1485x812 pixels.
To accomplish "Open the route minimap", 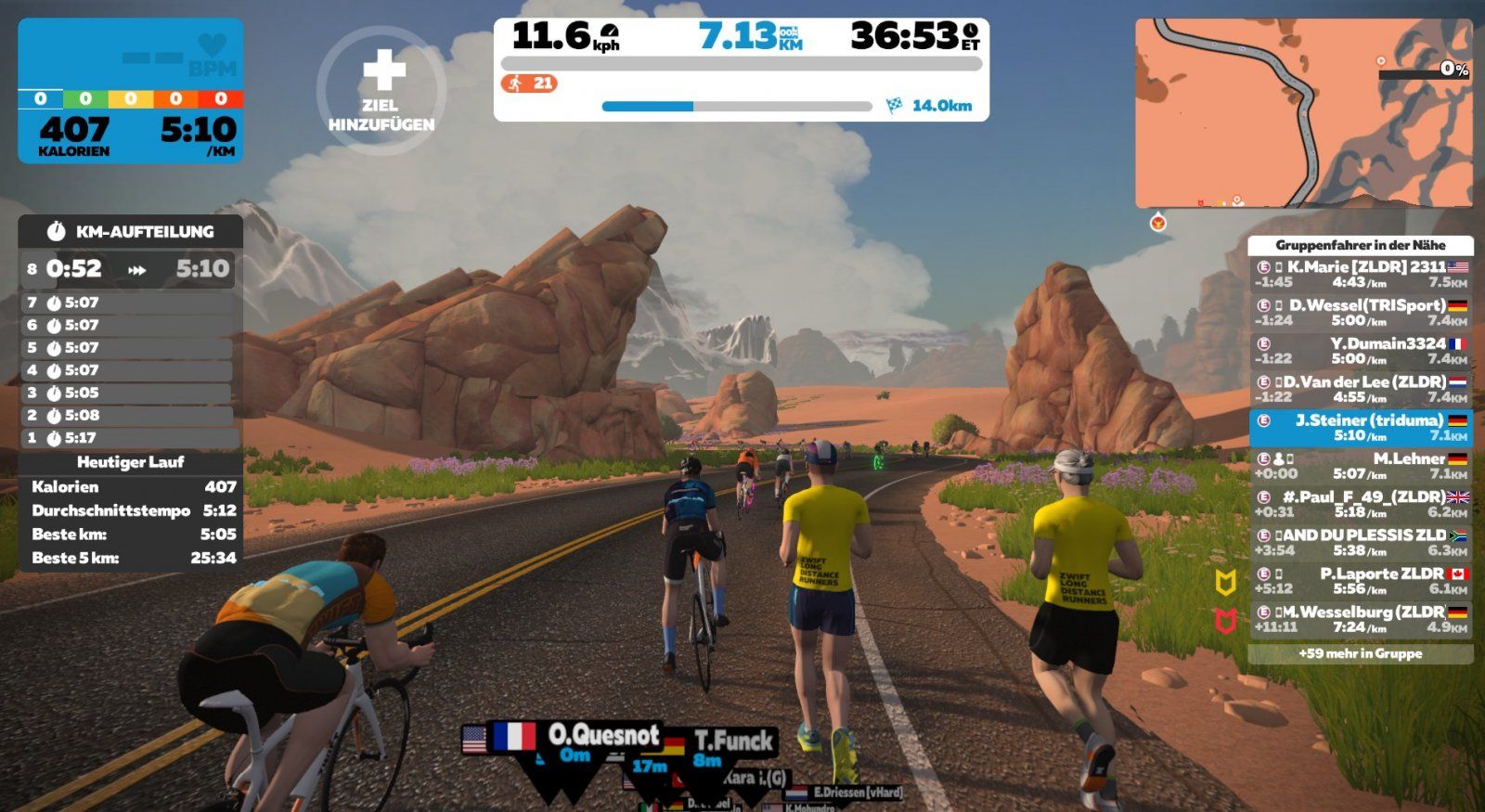I will point(1303,112).
